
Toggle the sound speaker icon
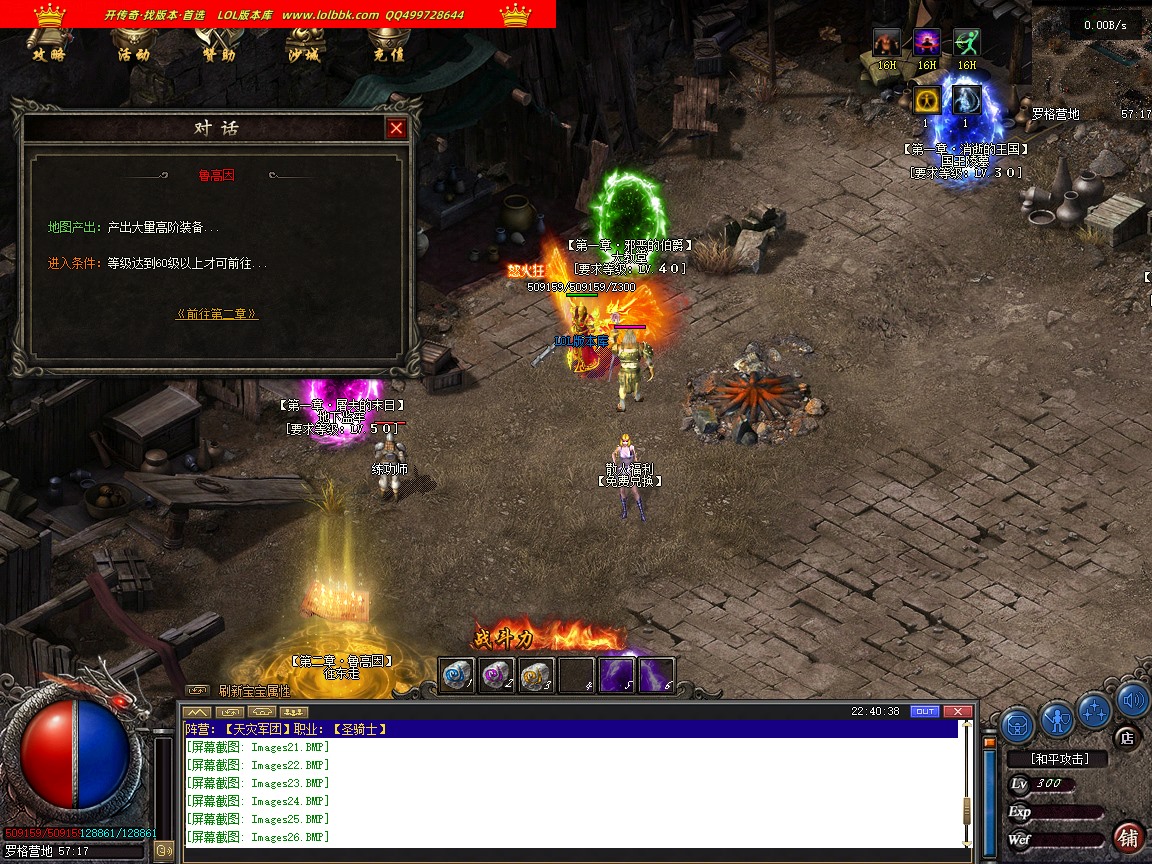click(1132, 701)
